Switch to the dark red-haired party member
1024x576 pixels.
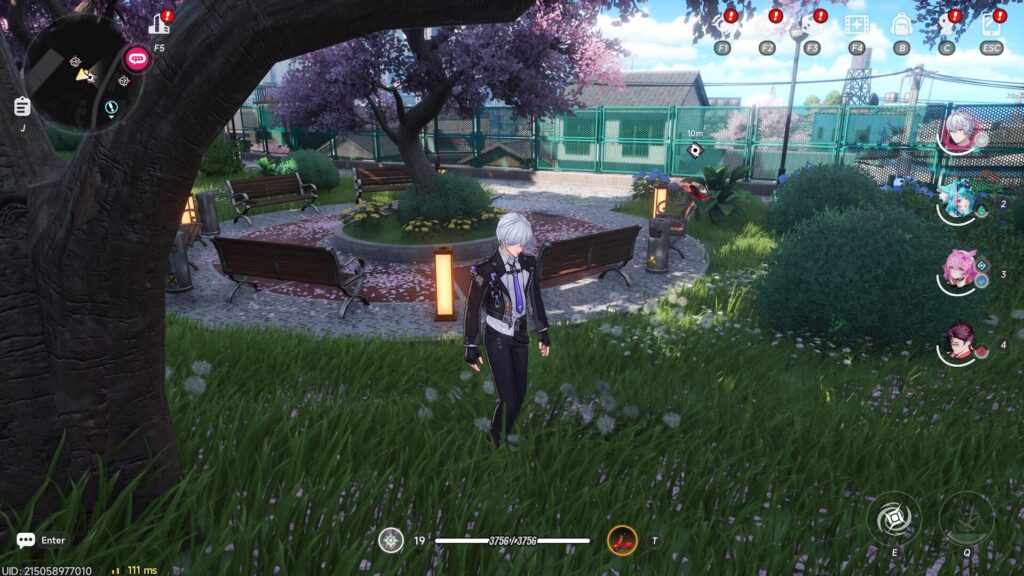pyautogui.click(x=958, y=343)
